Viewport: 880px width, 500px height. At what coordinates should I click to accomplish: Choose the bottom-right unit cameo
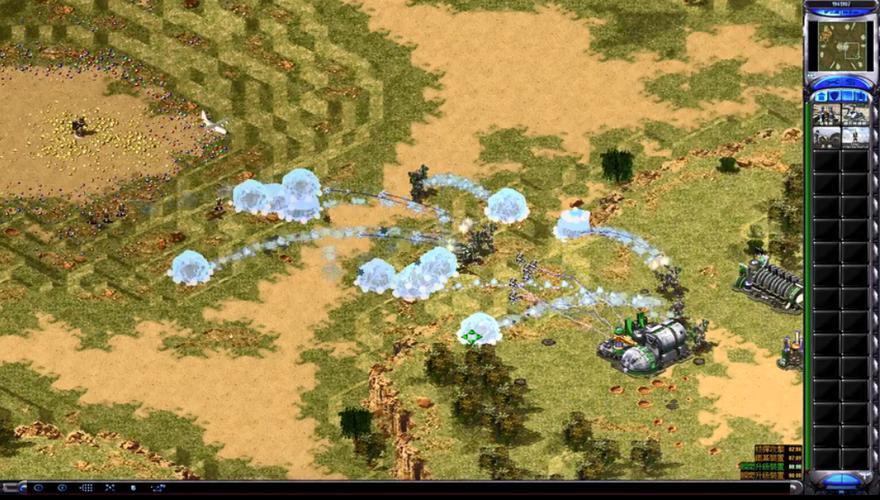point(854,137)
